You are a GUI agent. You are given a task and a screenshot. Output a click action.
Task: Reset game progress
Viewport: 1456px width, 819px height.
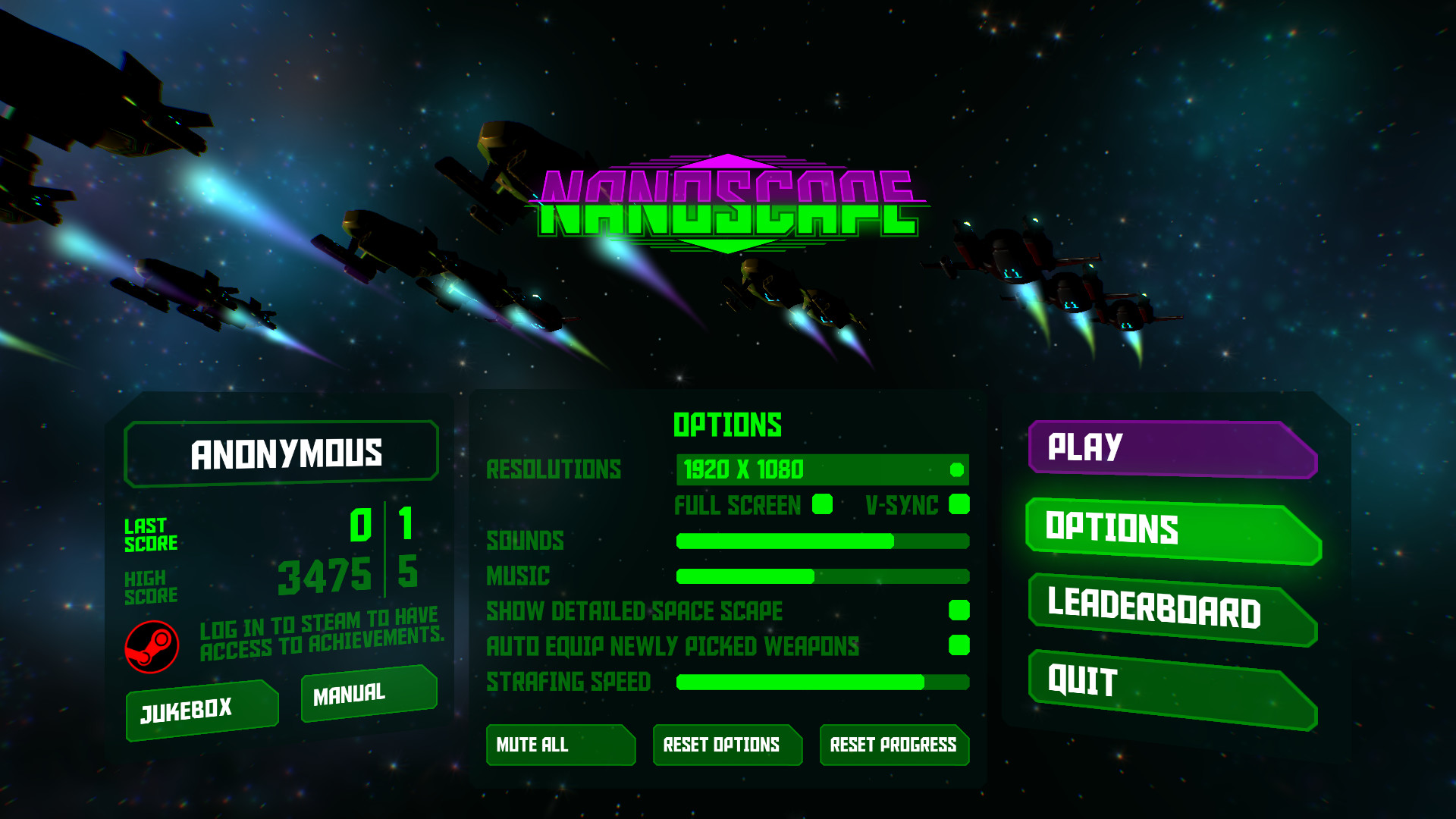click(x=893, y=745)
